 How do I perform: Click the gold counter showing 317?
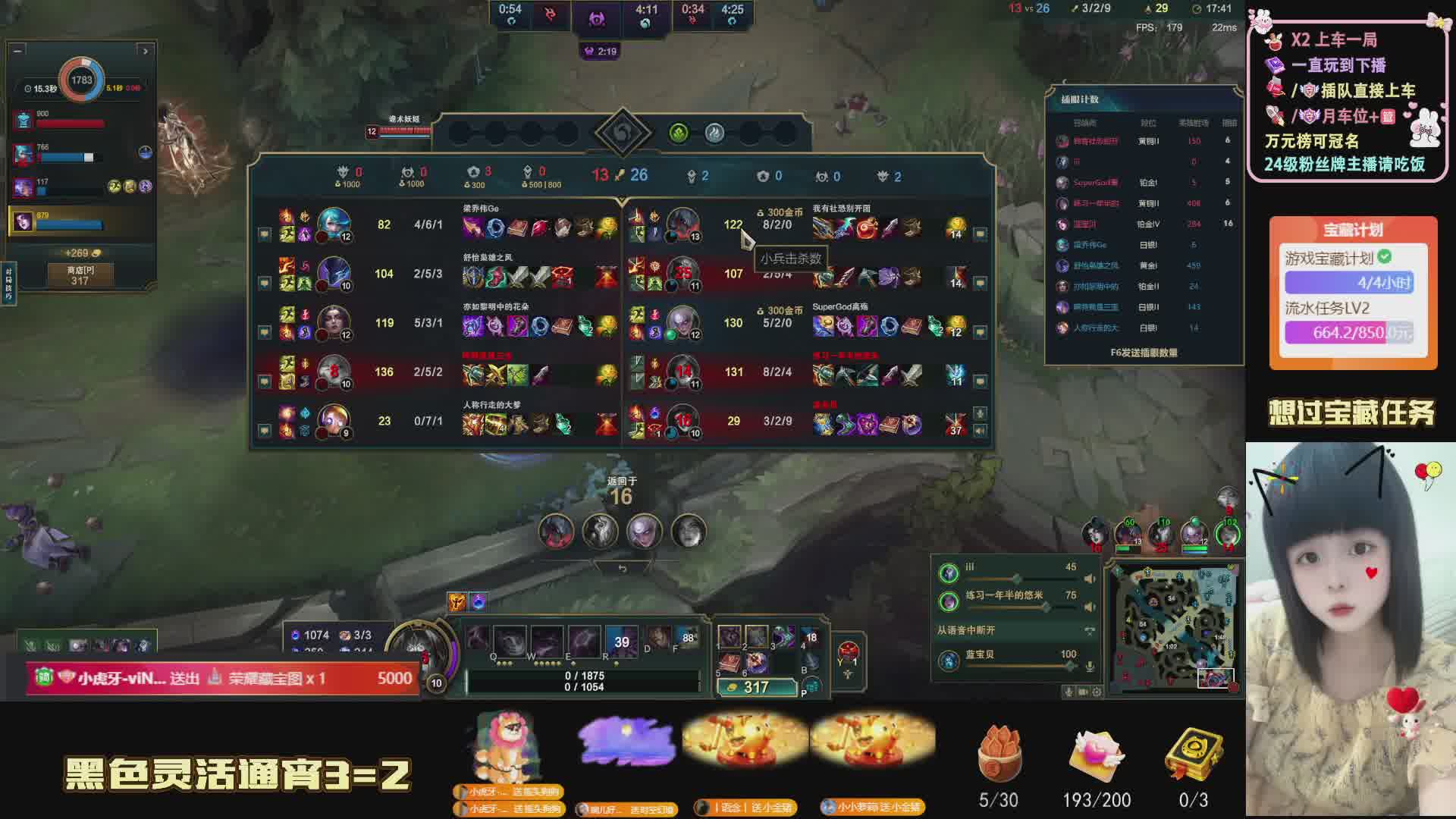click(755, 687)
